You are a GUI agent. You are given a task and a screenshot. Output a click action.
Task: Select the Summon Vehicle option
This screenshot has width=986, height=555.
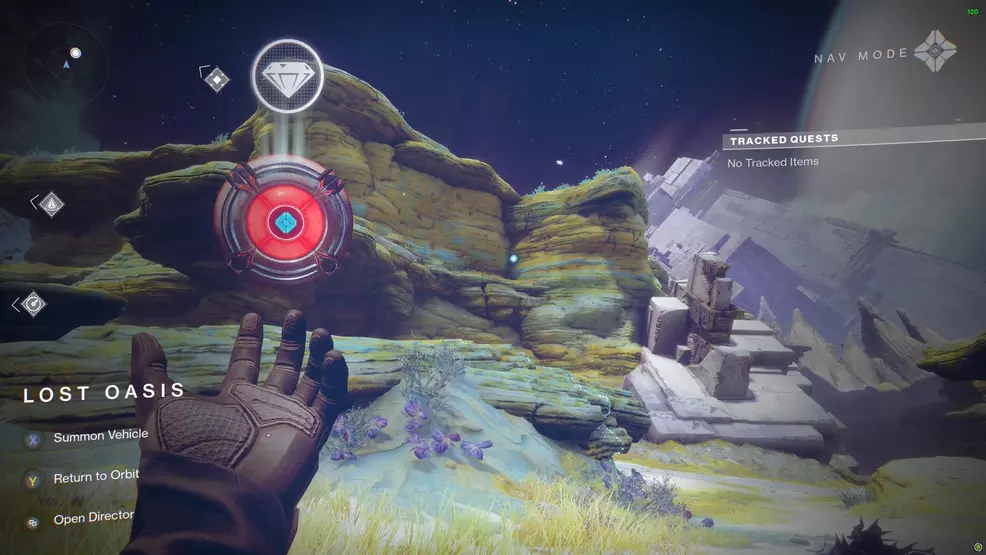100,436
